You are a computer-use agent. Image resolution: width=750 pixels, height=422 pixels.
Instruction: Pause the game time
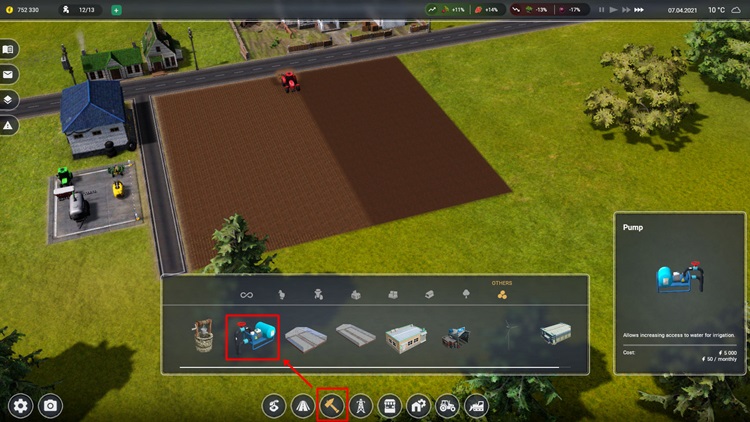coord(601,10)
